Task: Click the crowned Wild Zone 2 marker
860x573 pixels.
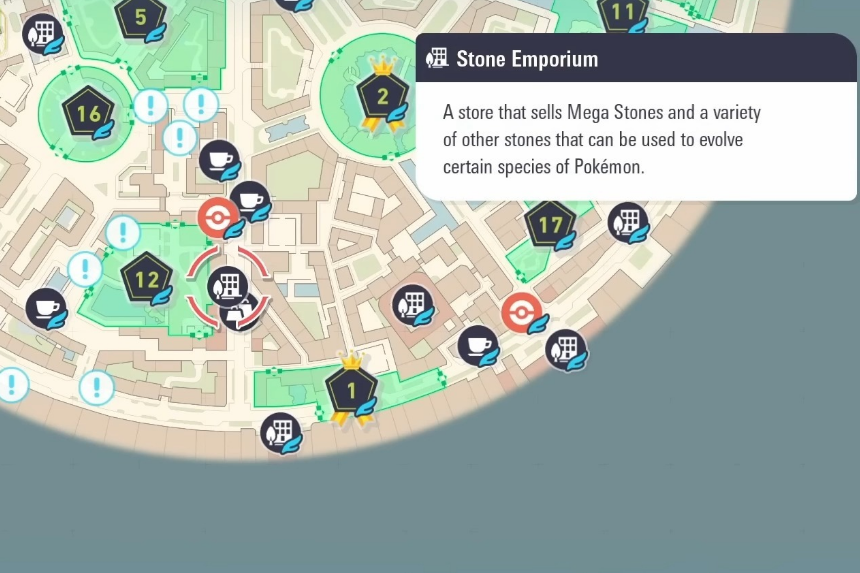Action: coord(382,98)
